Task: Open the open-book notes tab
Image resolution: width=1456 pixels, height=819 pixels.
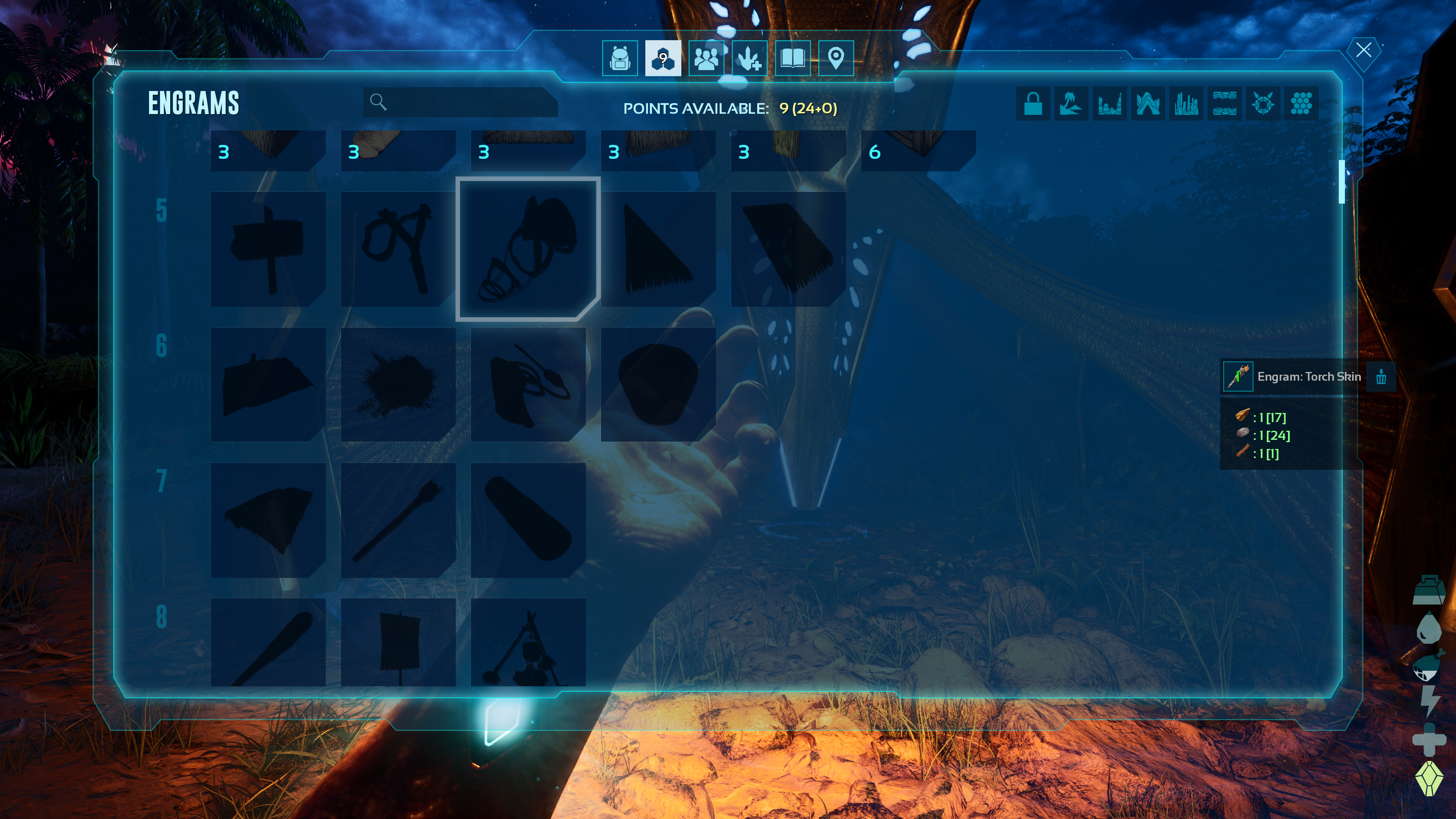Action: pos(792,58)
